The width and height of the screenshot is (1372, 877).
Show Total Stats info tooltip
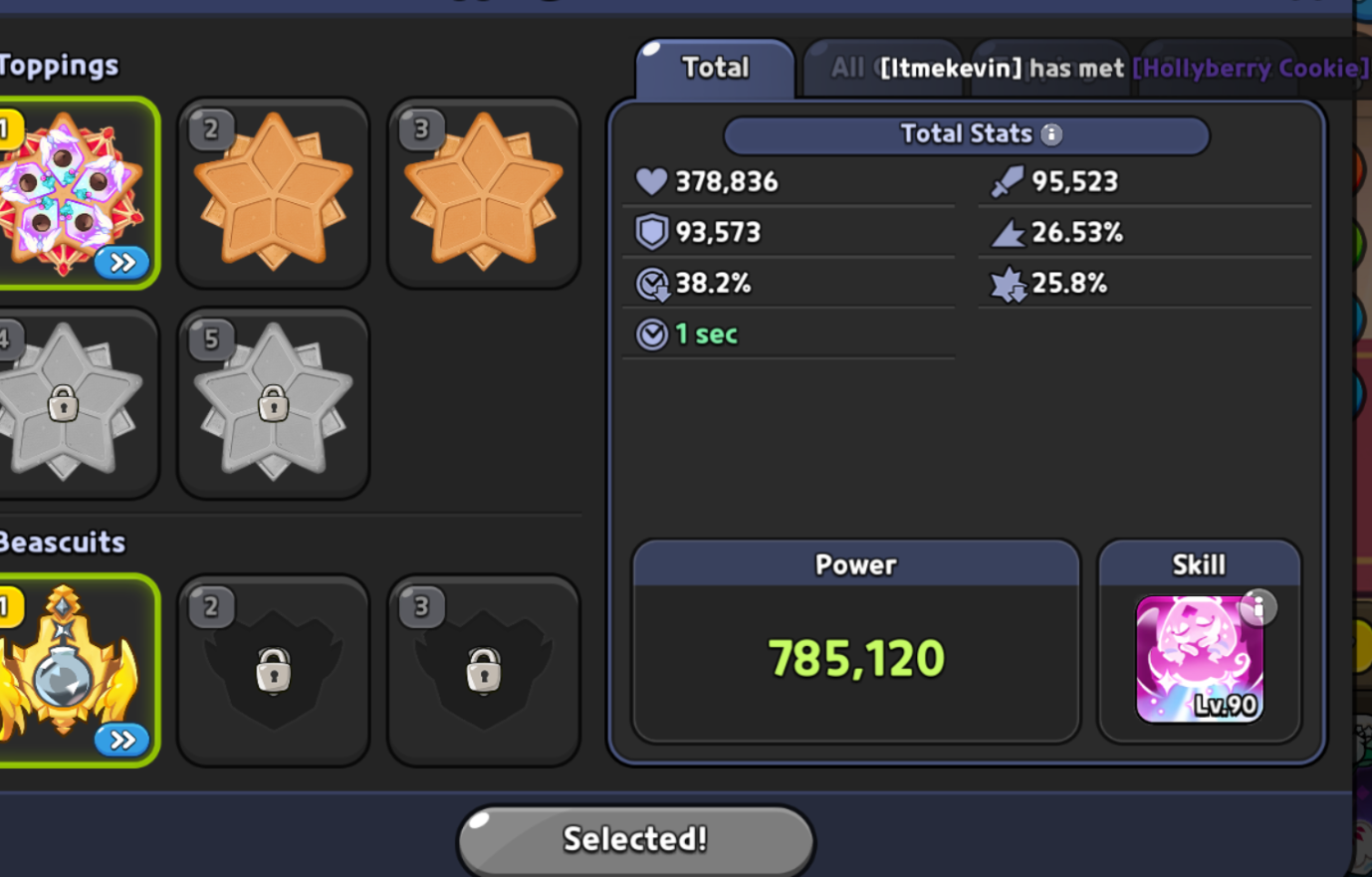(1051, 134)
